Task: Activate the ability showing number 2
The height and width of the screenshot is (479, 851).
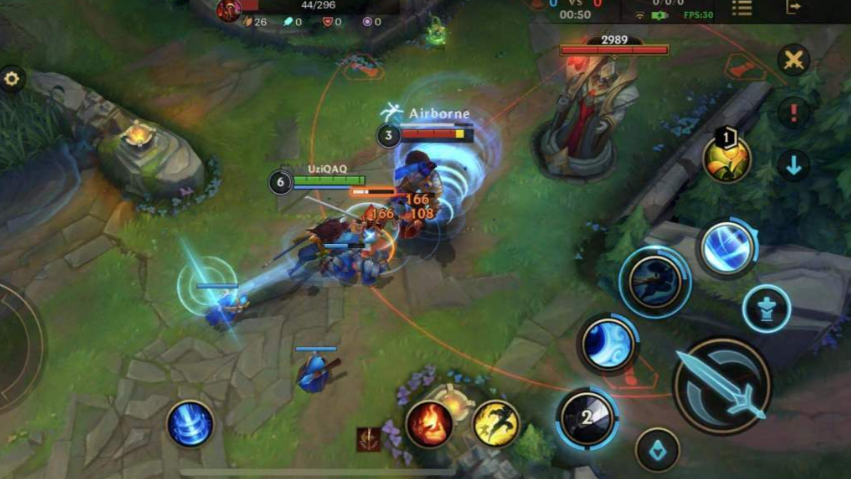Action: [x=588, y=416]
